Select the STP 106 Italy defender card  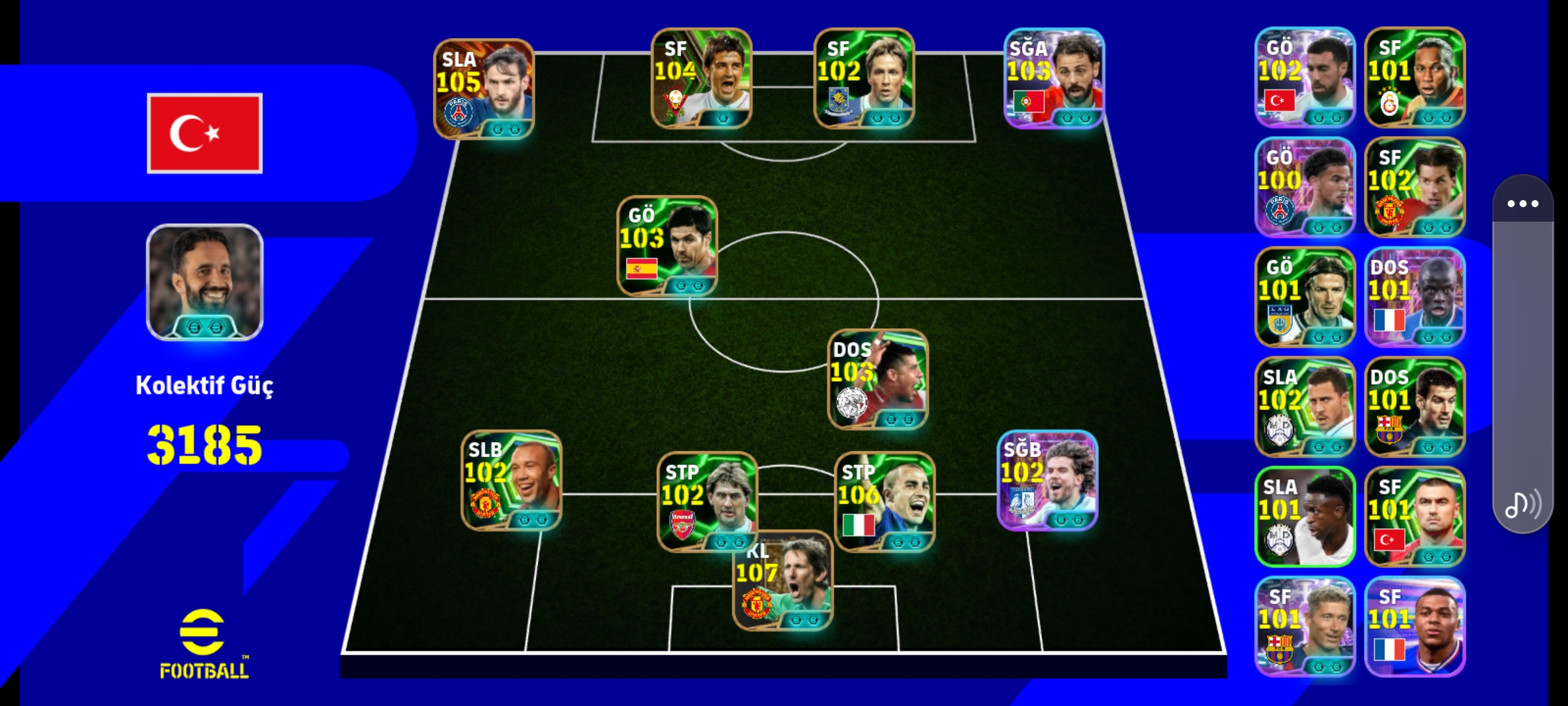coord(885,502)
